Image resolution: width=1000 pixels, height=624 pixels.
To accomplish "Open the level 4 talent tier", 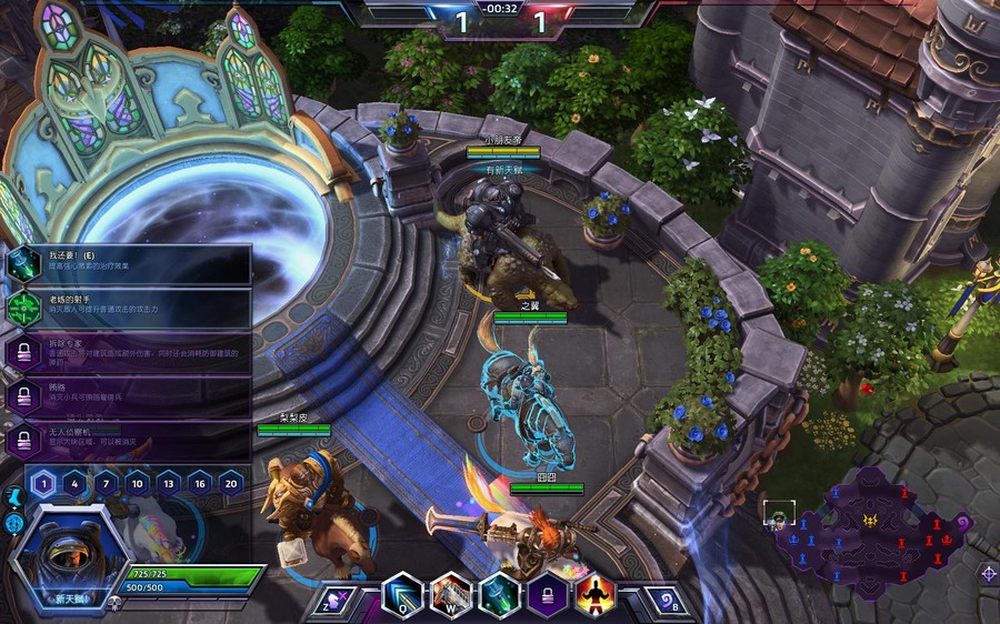I will pyautogui.click(x=74, y=485).
